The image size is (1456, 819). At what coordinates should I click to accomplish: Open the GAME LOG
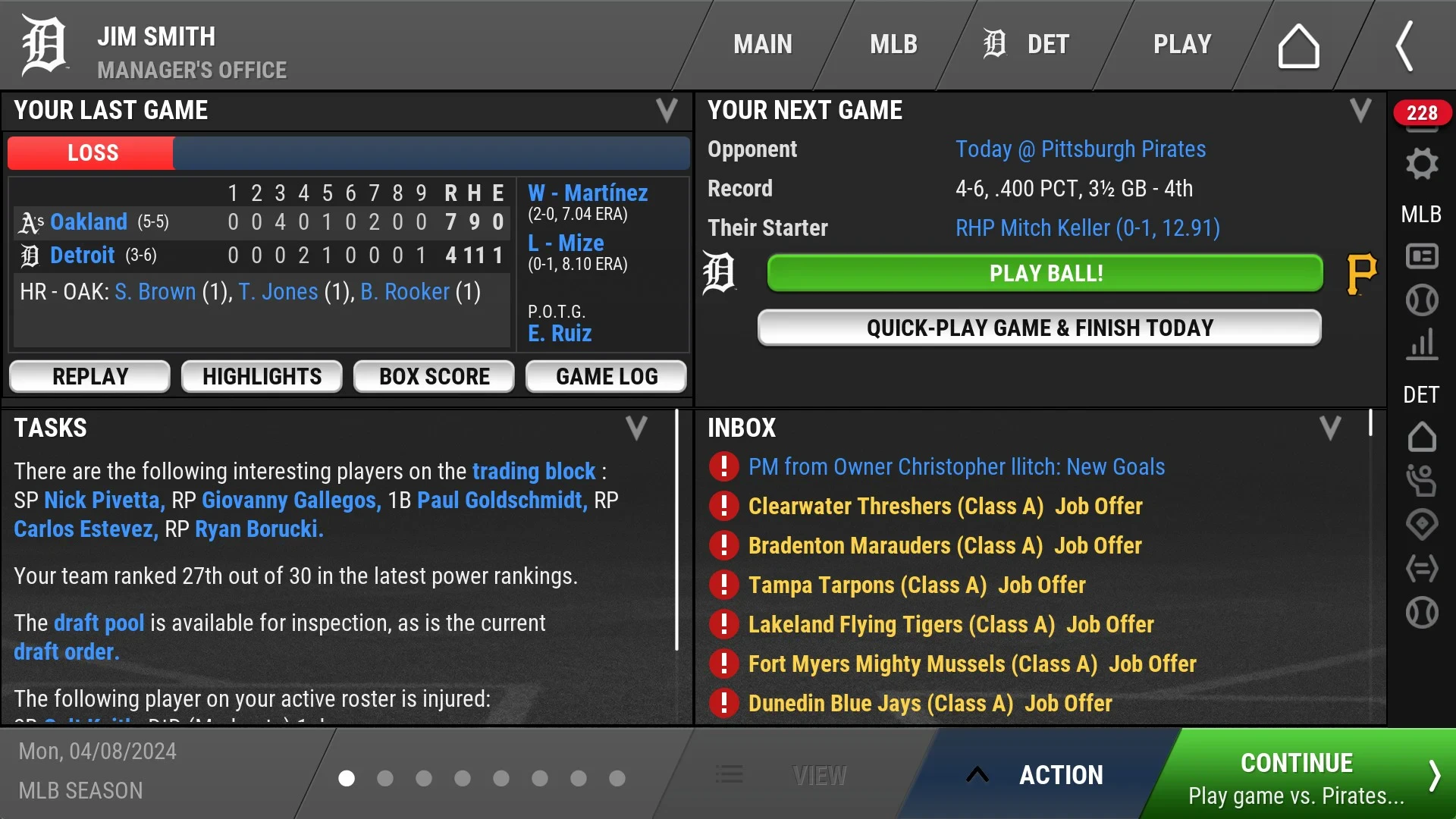click(607, 377)
